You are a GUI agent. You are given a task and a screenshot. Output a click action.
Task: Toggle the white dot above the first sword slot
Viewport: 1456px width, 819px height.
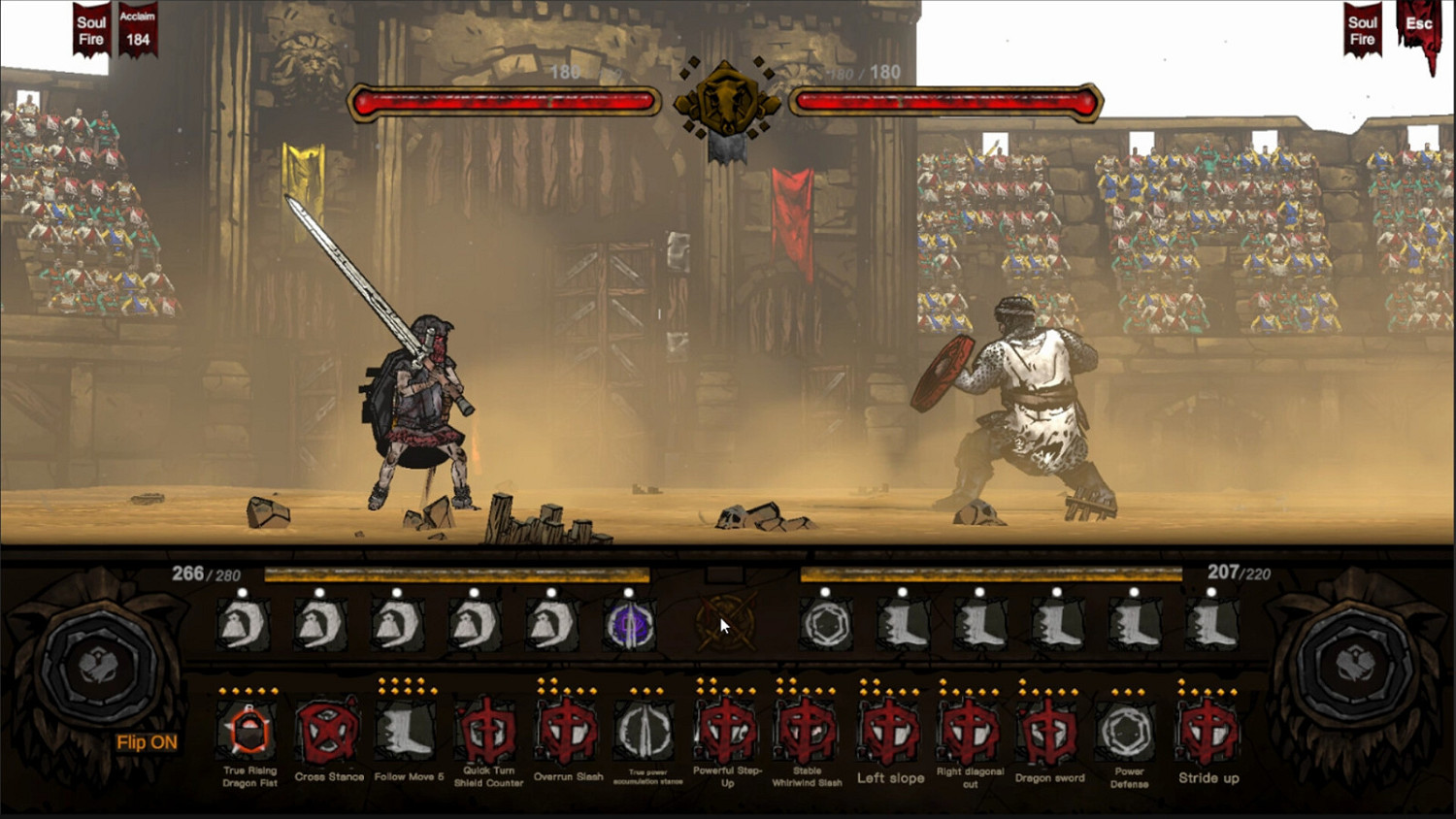pyautogui.click(x=243, y=592)
